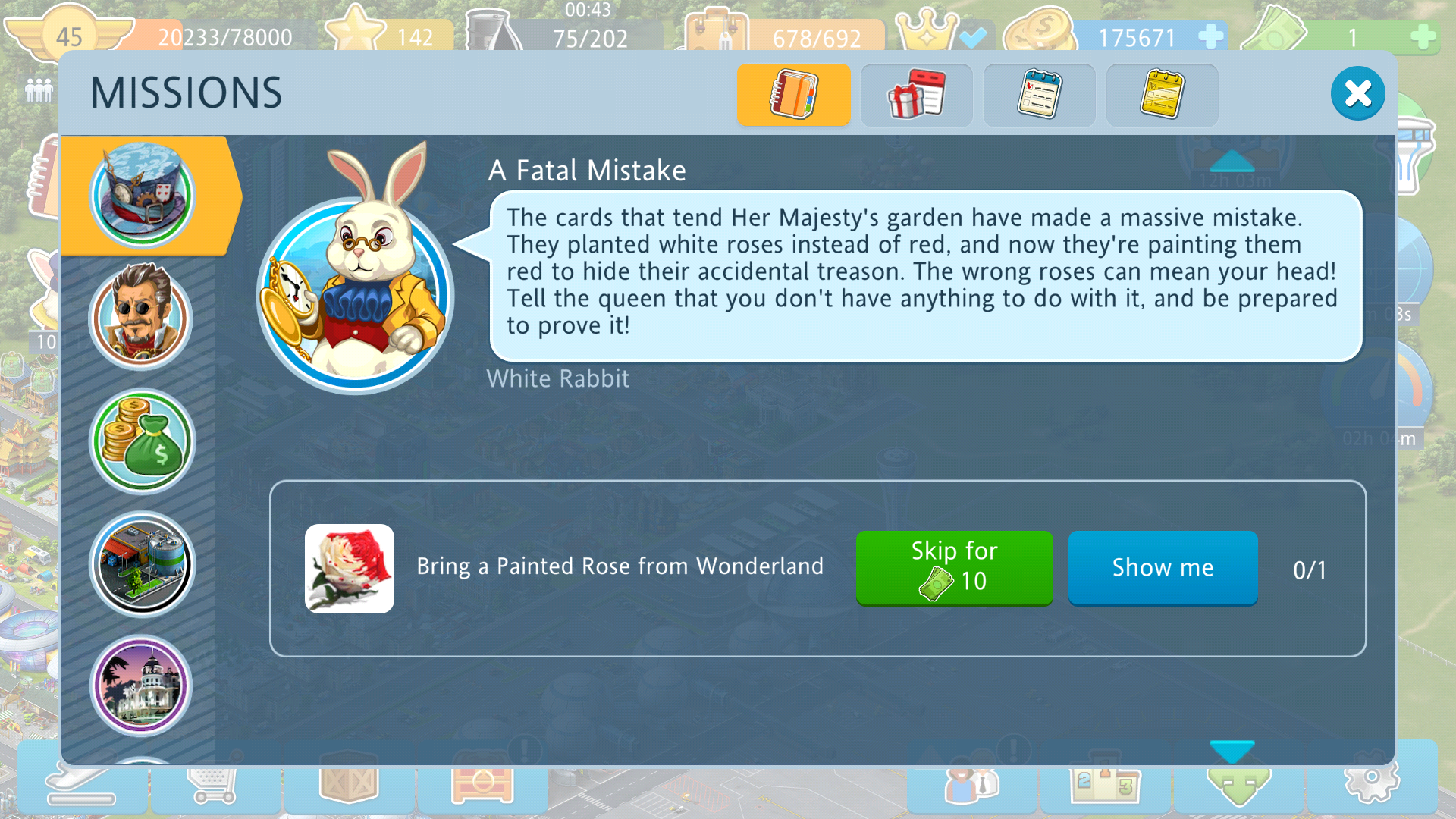Tap the Painted Rose item thumbnail
The image size is (1456, 819).
350,569
